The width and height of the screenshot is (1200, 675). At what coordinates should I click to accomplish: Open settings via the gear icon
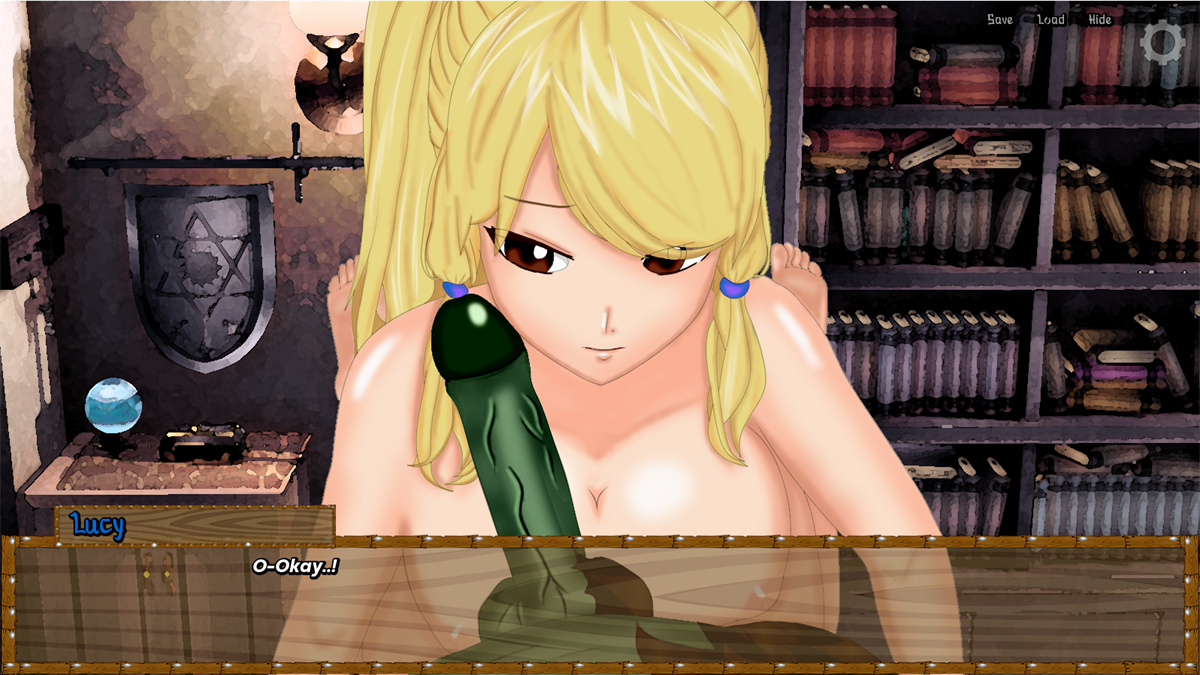coord(1162,42)
